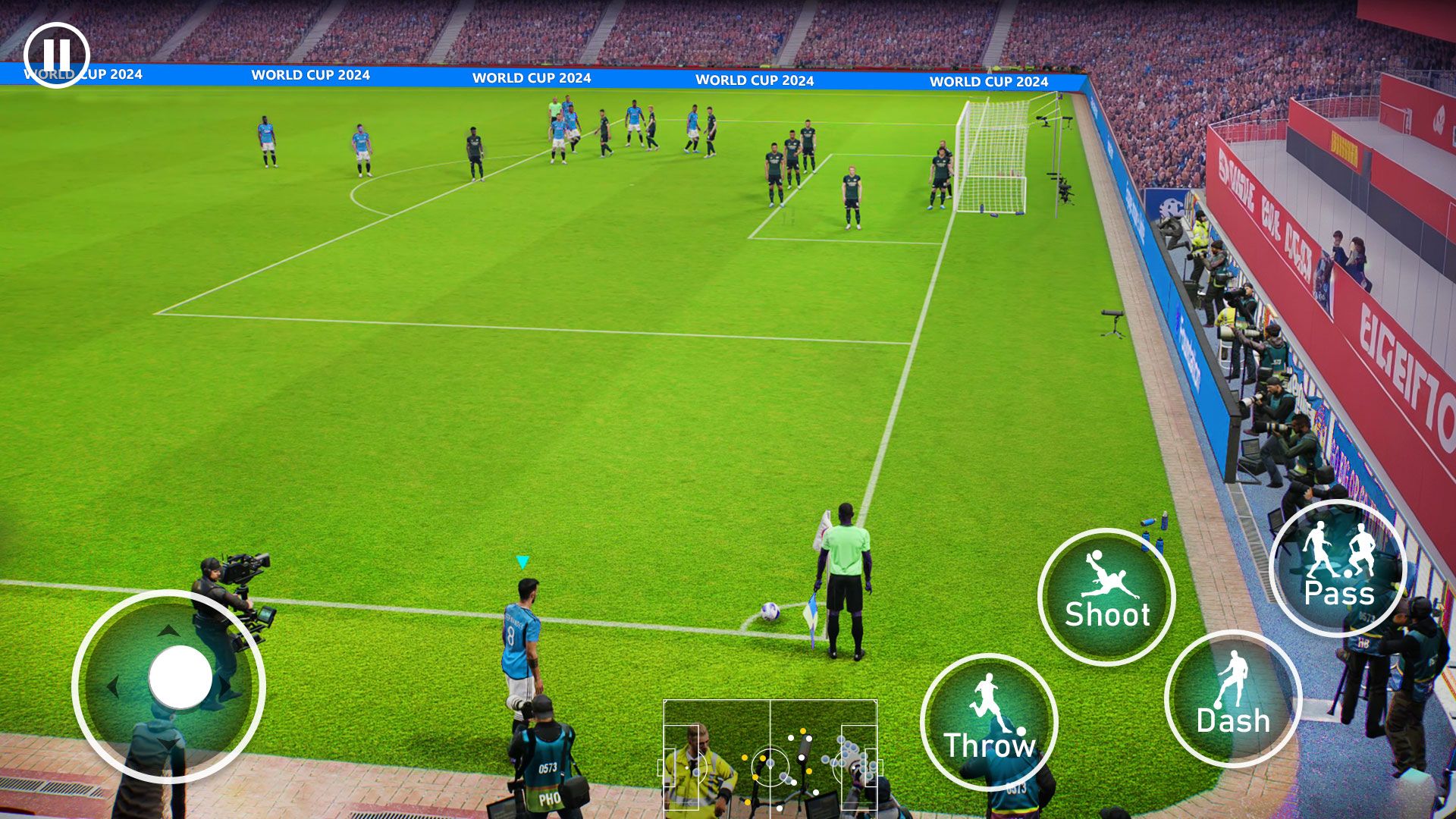This screenshot has width=1456, height=819.
Task: Tap the down arrow on the movement joystick
Action: click(168, 743)
